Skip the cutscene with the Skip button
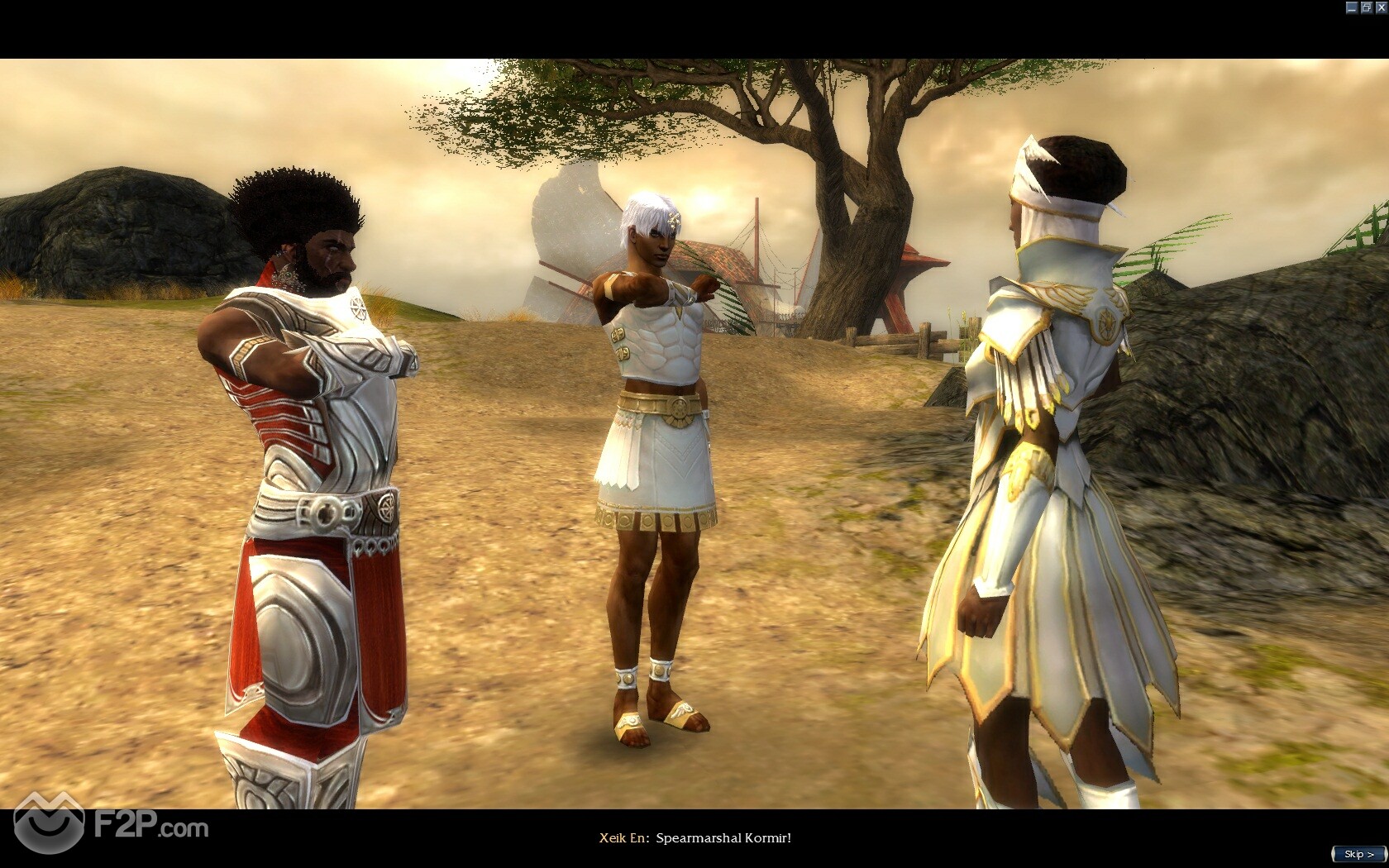1389x868 pixels. coord(1358,854)
